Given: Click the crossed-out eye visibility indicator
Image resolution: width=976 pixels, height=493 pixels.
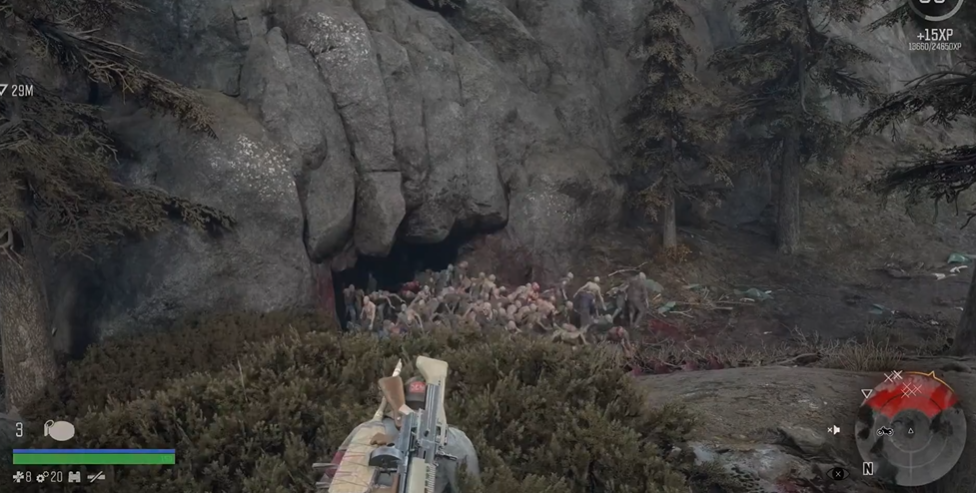Looking at the screenshot, I should (838, 473).
